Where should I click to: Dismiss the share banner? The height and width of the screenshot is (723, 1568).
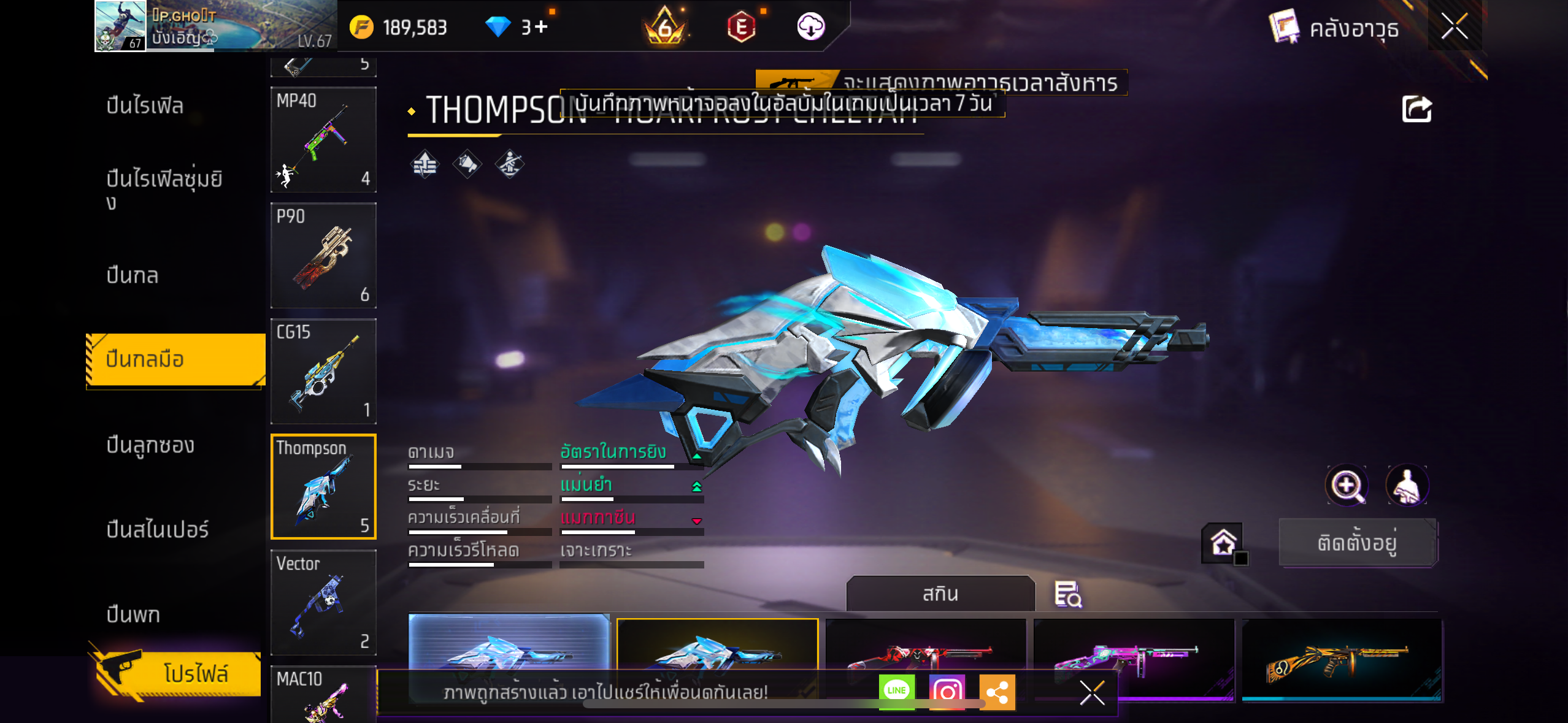(x=1092, y=693)
